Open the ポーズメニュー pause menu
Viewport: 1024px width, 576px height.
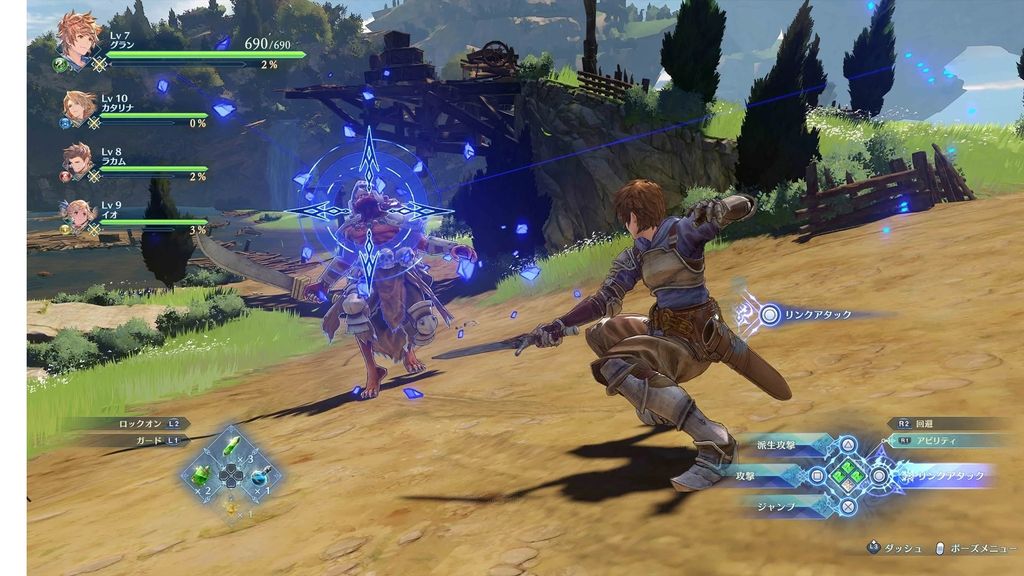click(973, 548)
